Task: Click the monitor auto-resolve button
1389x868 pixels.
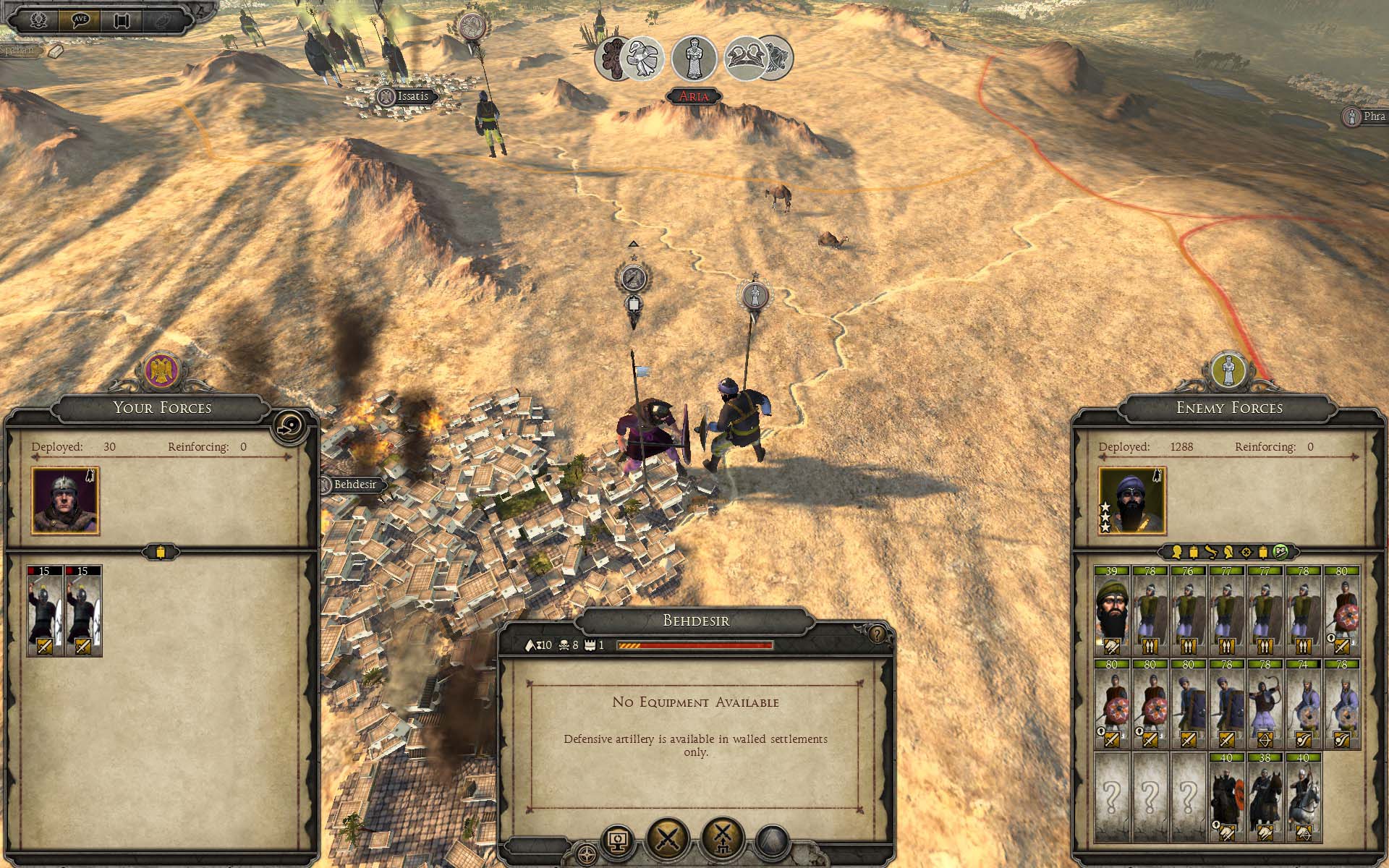Action: (619, 841)
